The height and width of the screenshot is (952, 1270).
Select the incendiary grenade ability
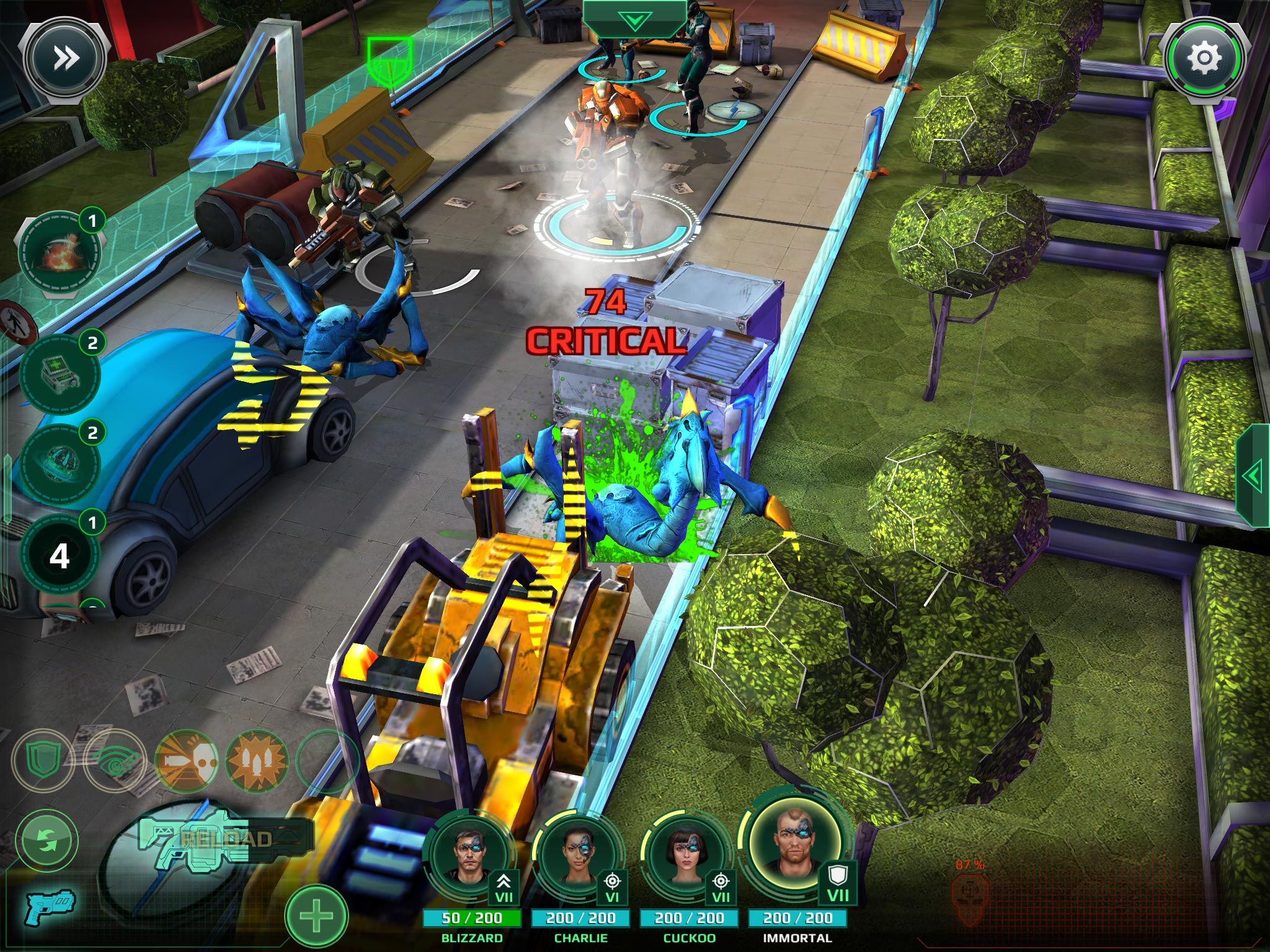pyautogui.click(x=59, y=254)
